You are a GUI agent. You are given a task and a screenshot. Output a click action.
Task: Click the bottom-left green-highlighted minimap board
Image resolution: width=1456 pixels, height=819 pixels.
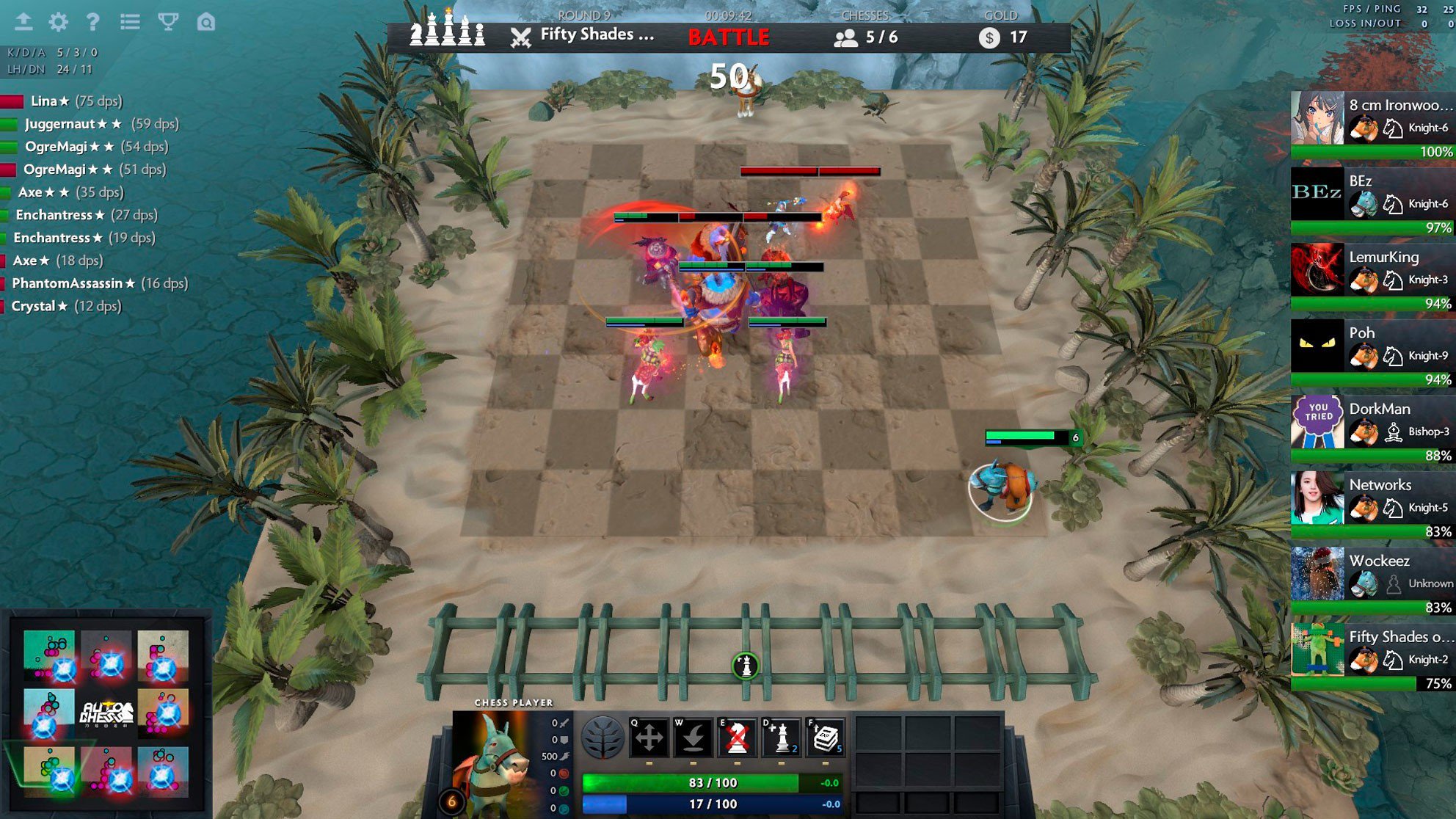click(49, 771)
